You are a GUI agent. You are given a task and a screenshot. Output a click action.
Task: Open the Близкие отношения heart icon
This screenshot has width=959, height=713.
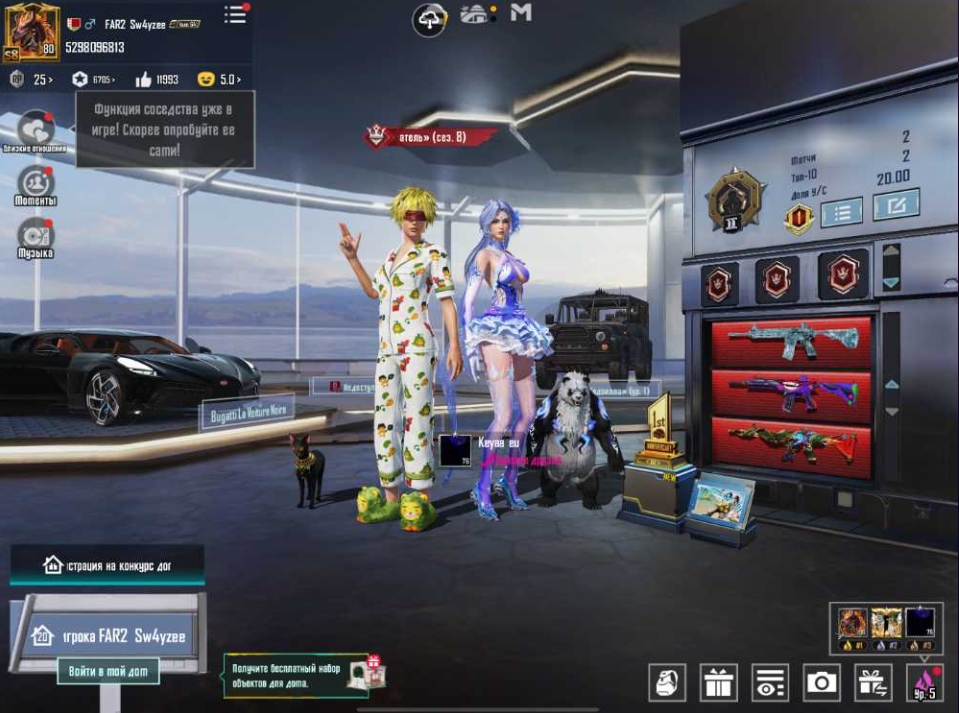point(36,128)
